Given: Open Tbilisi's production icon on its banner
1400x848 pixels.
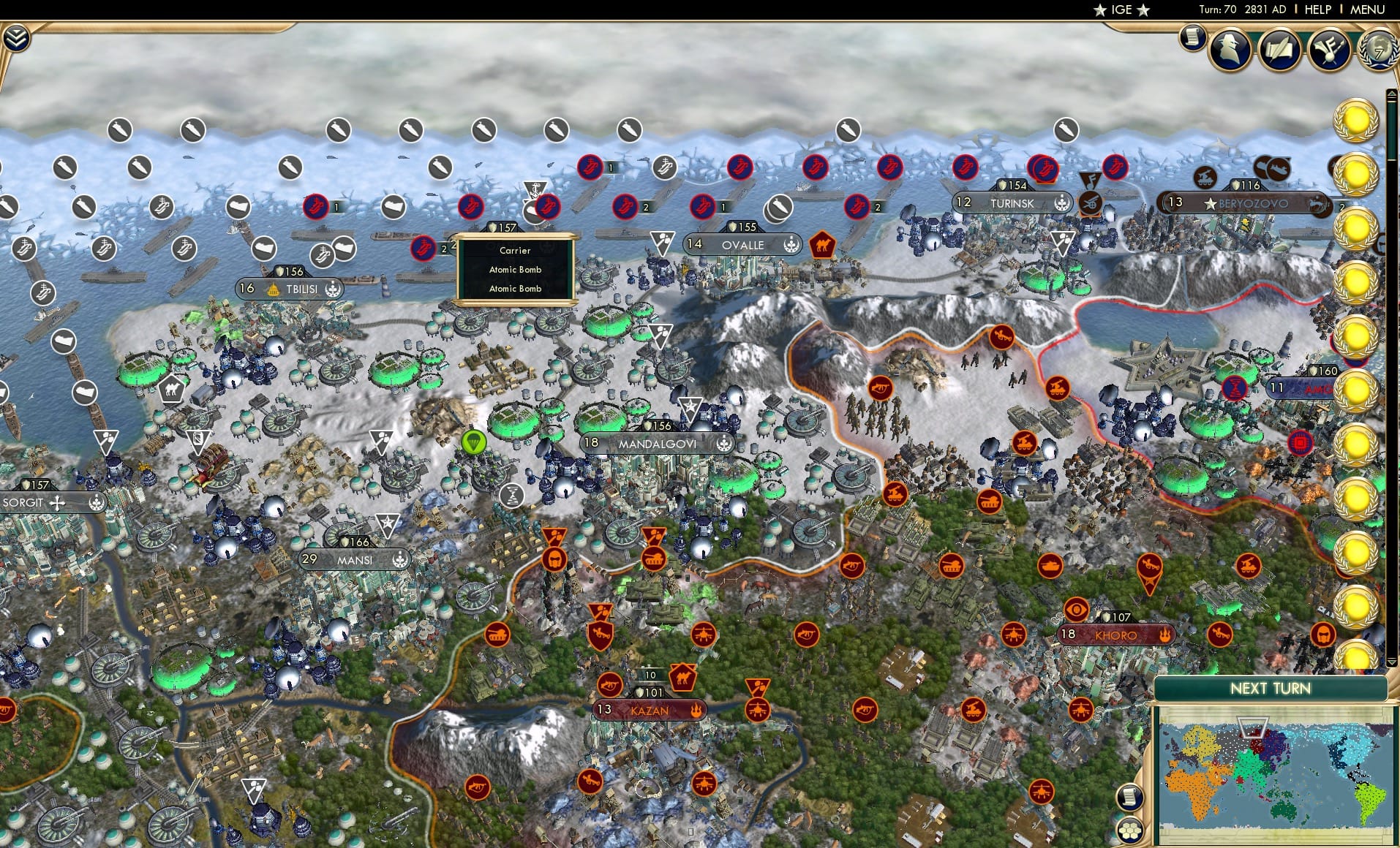Looking at the screenshot, I should point(334,288).
